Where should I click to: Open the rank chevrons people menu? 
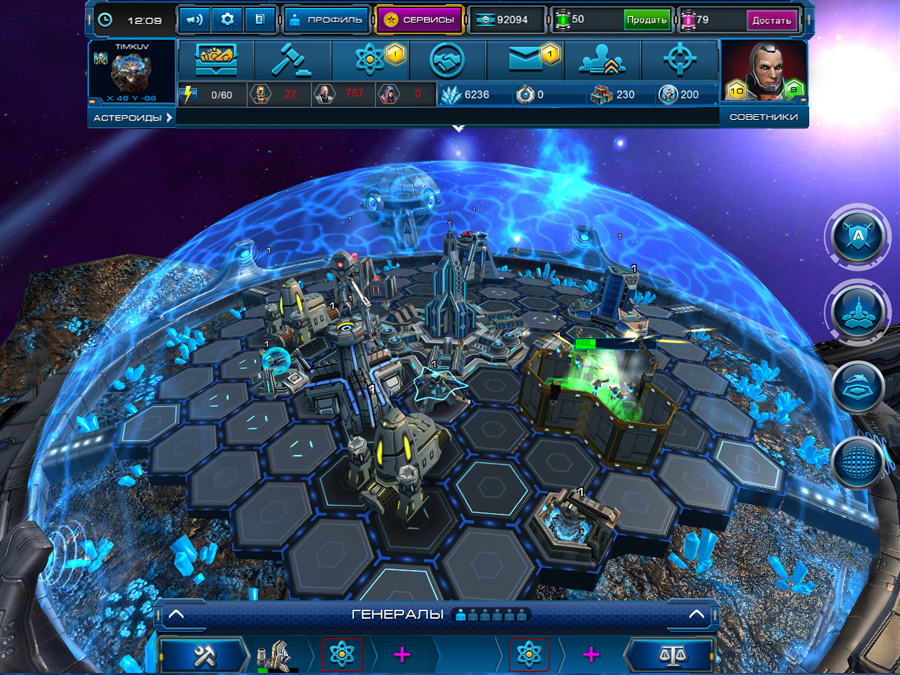(602, 60)
